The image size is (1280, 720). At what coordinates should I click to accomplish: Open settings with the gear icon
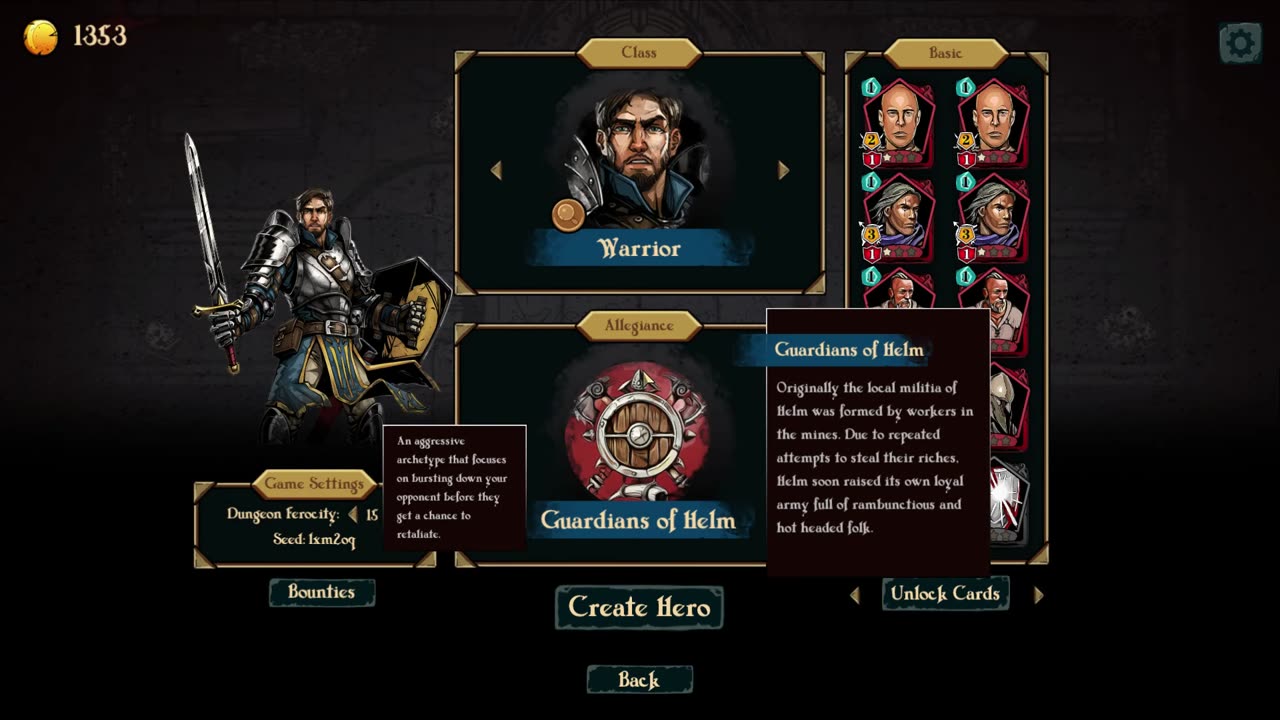[x=1240, y=43]
